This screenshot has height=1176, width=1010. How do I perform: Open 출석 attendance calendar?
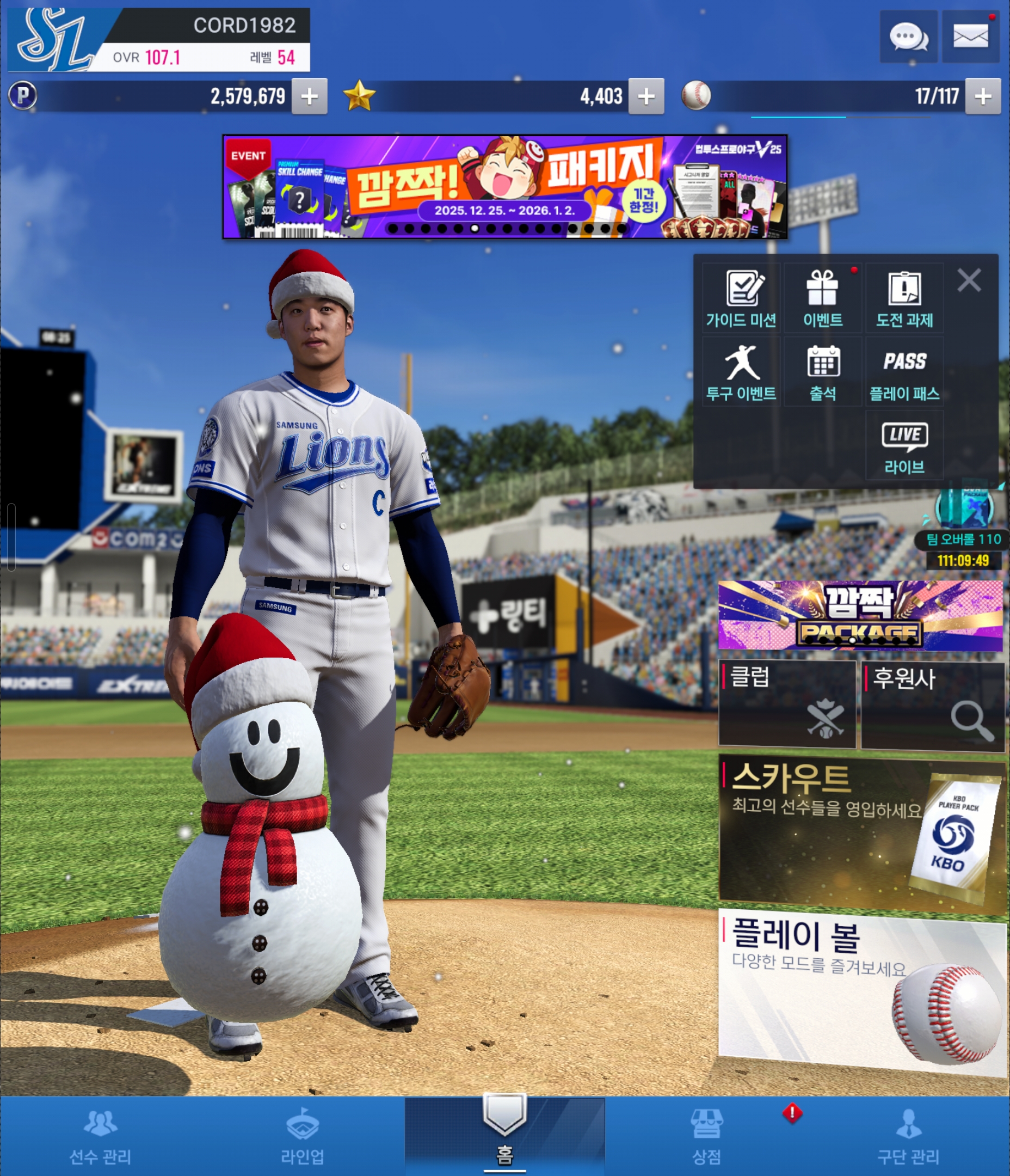coord(823,372)
